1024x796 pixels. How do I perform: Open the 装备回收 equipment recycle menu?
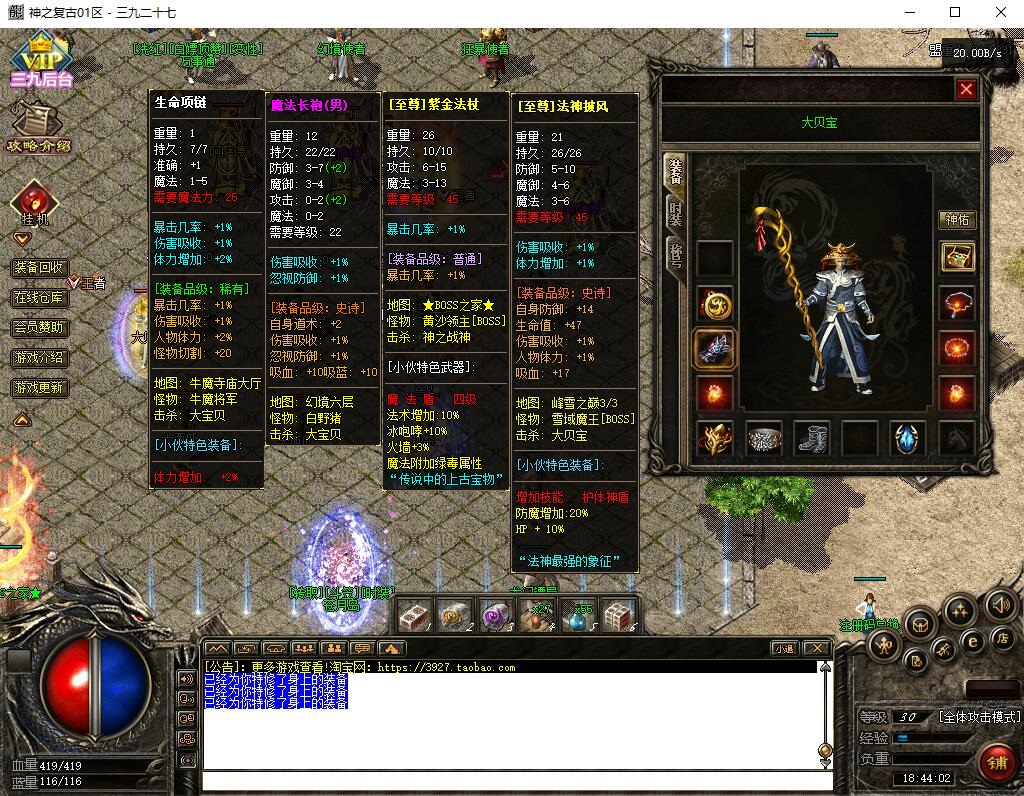40,268
